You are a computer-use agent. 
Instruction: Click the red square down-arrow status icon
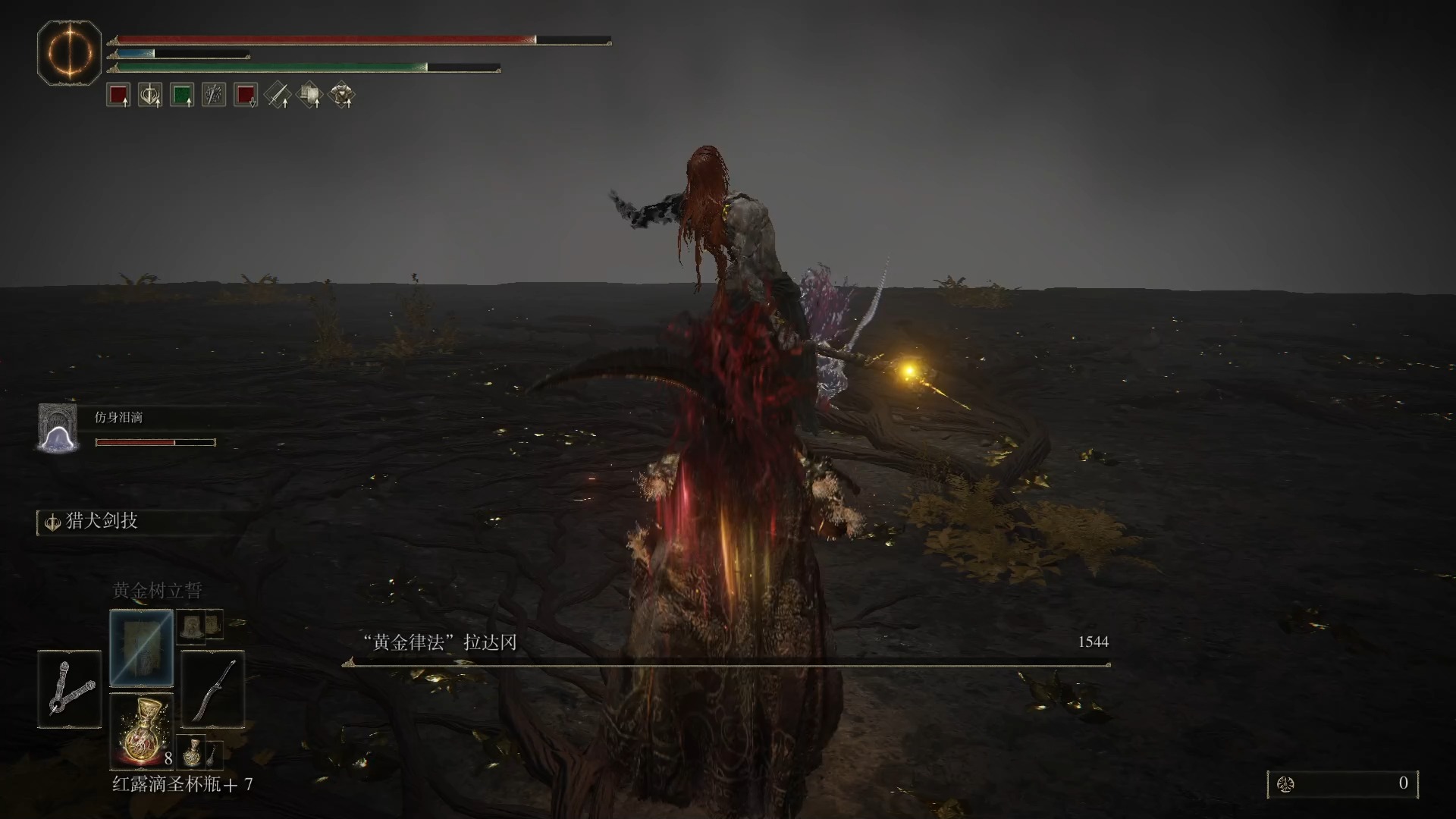pos(246,96)
